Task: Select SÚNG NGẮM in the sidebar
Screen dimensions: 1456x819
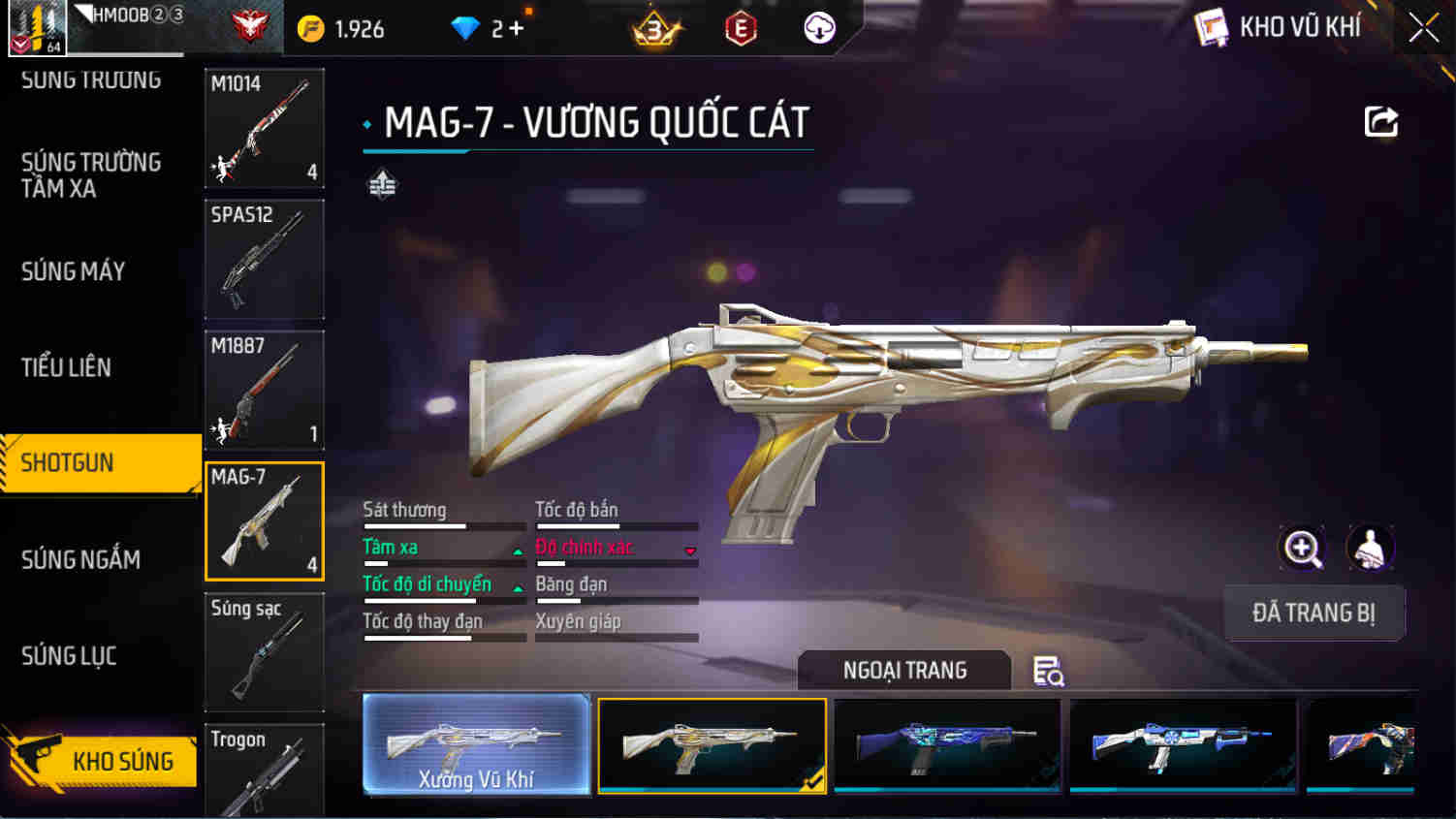Action: click(81, 559)
